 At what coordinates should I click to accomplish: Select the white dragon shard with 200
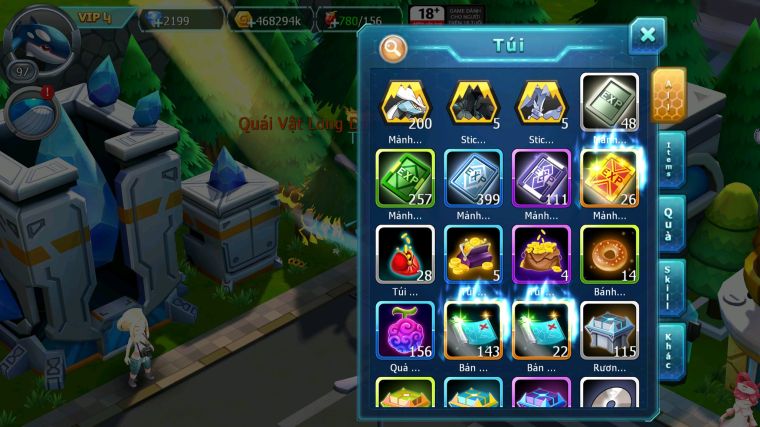point(405,102)
